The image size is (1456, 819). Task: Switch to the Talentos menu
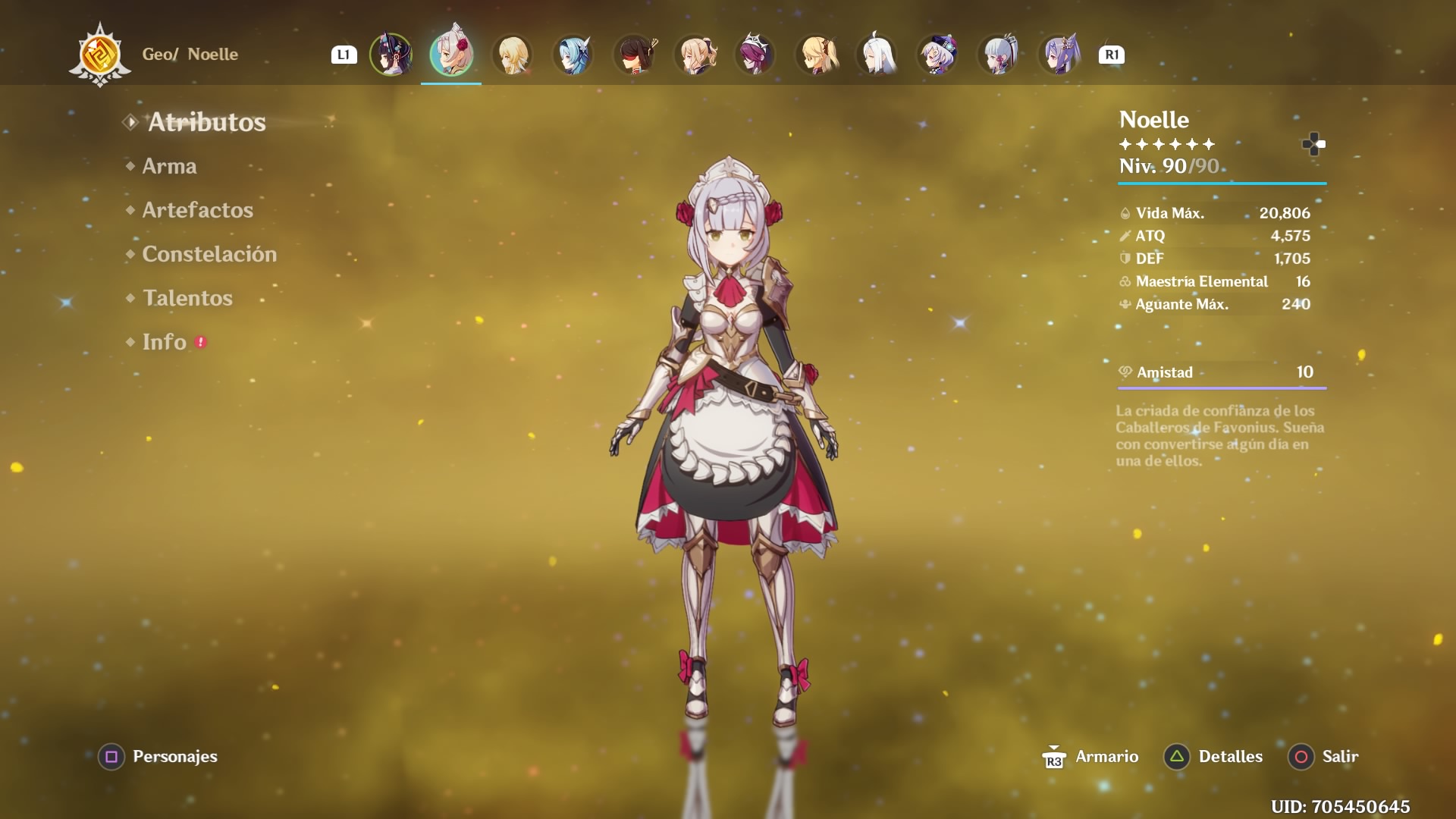pyautogui.click(x=187, y=298)
